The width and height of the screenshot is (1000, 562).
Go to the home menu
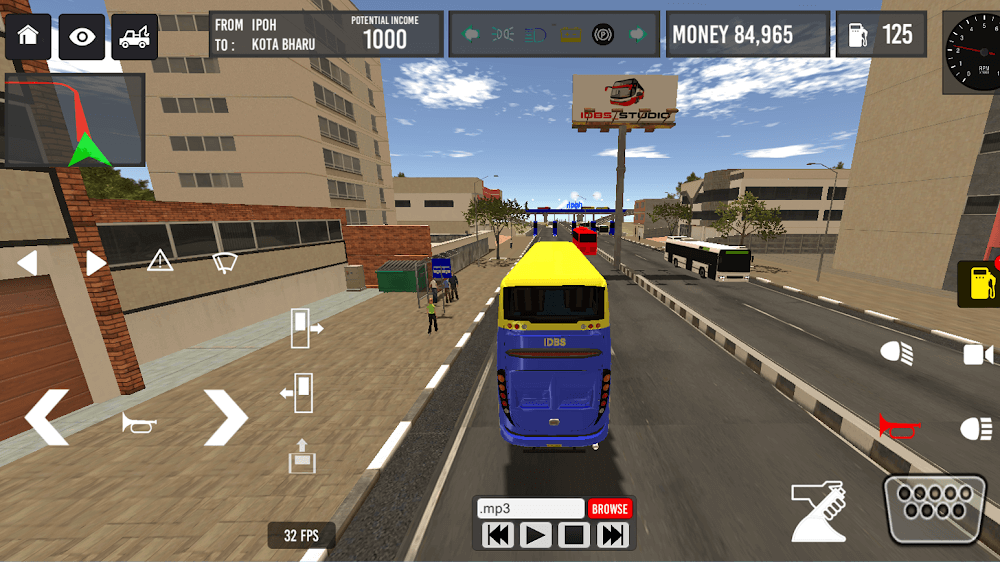click(x=28, y=37)
